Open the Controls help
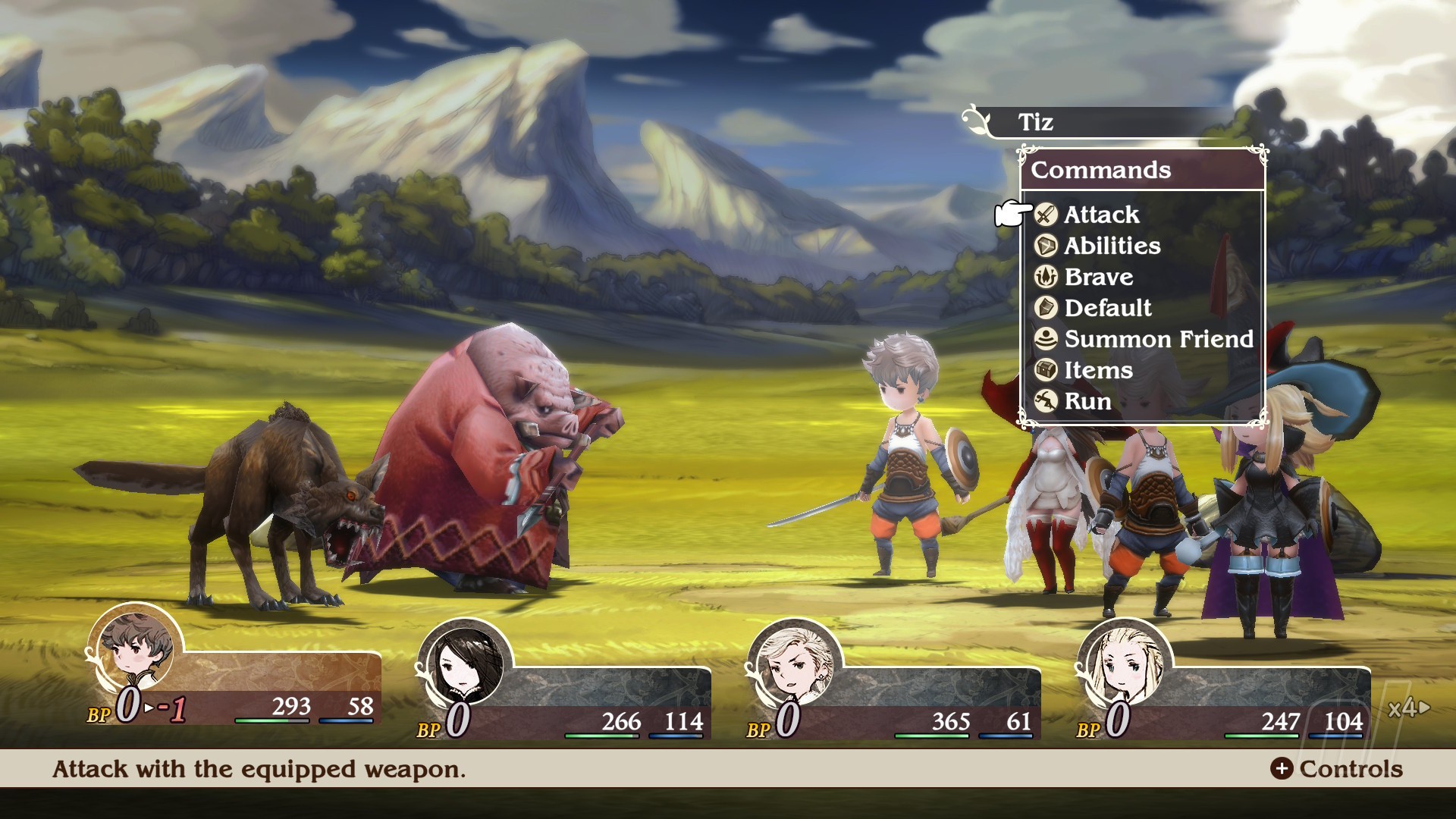The width and height of the screenshot is (1456, 819). 1337,769
